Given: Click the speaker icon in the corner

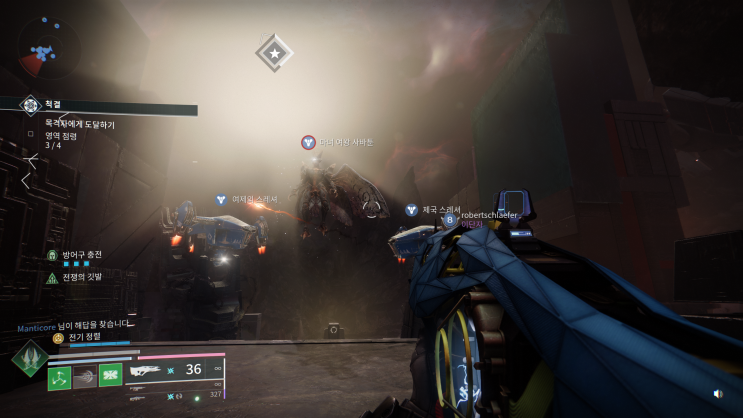Looking at the screenshot, I should [718, 393].
